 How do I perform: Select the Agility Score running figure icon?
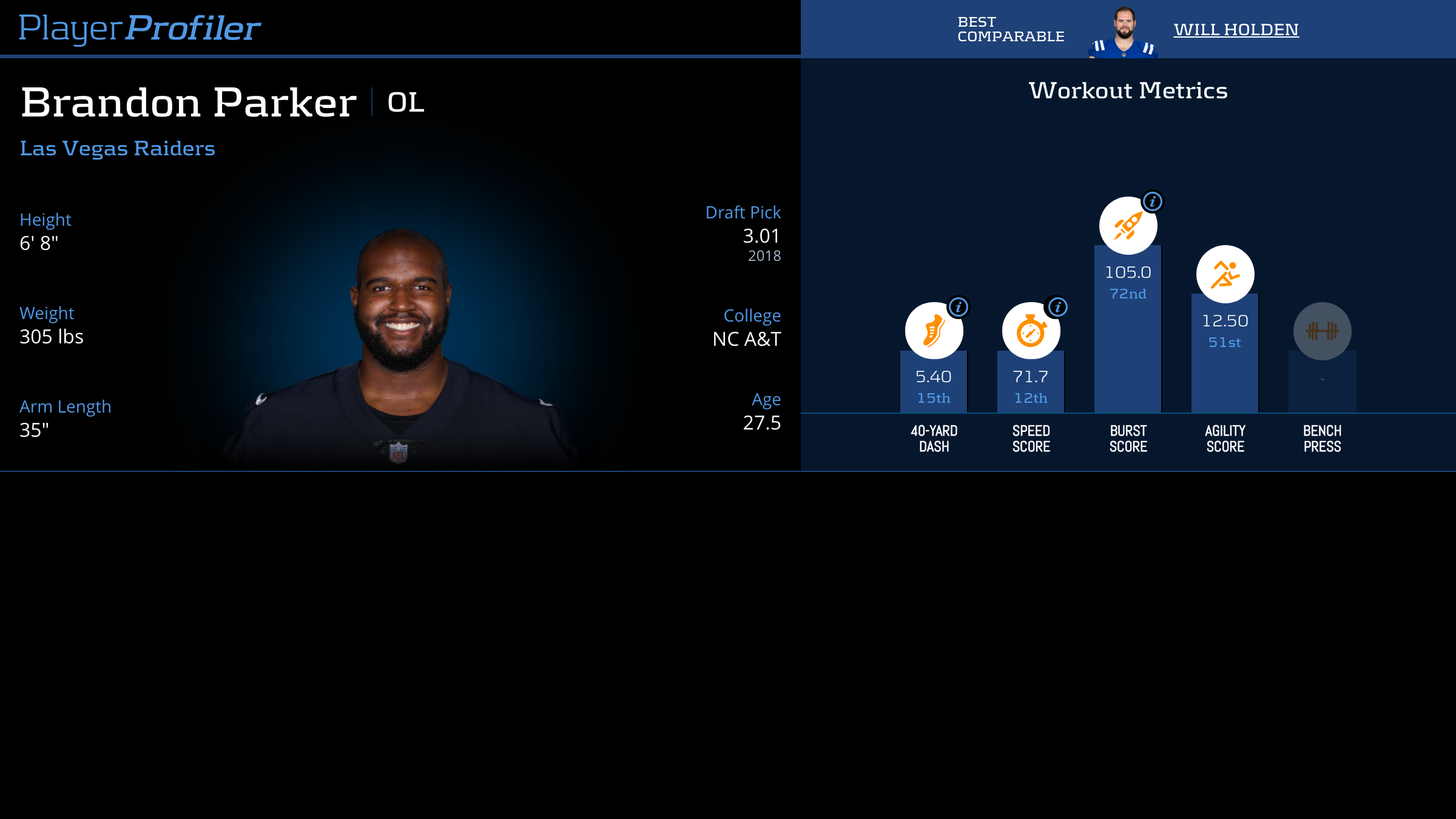tap(1225, 274)
